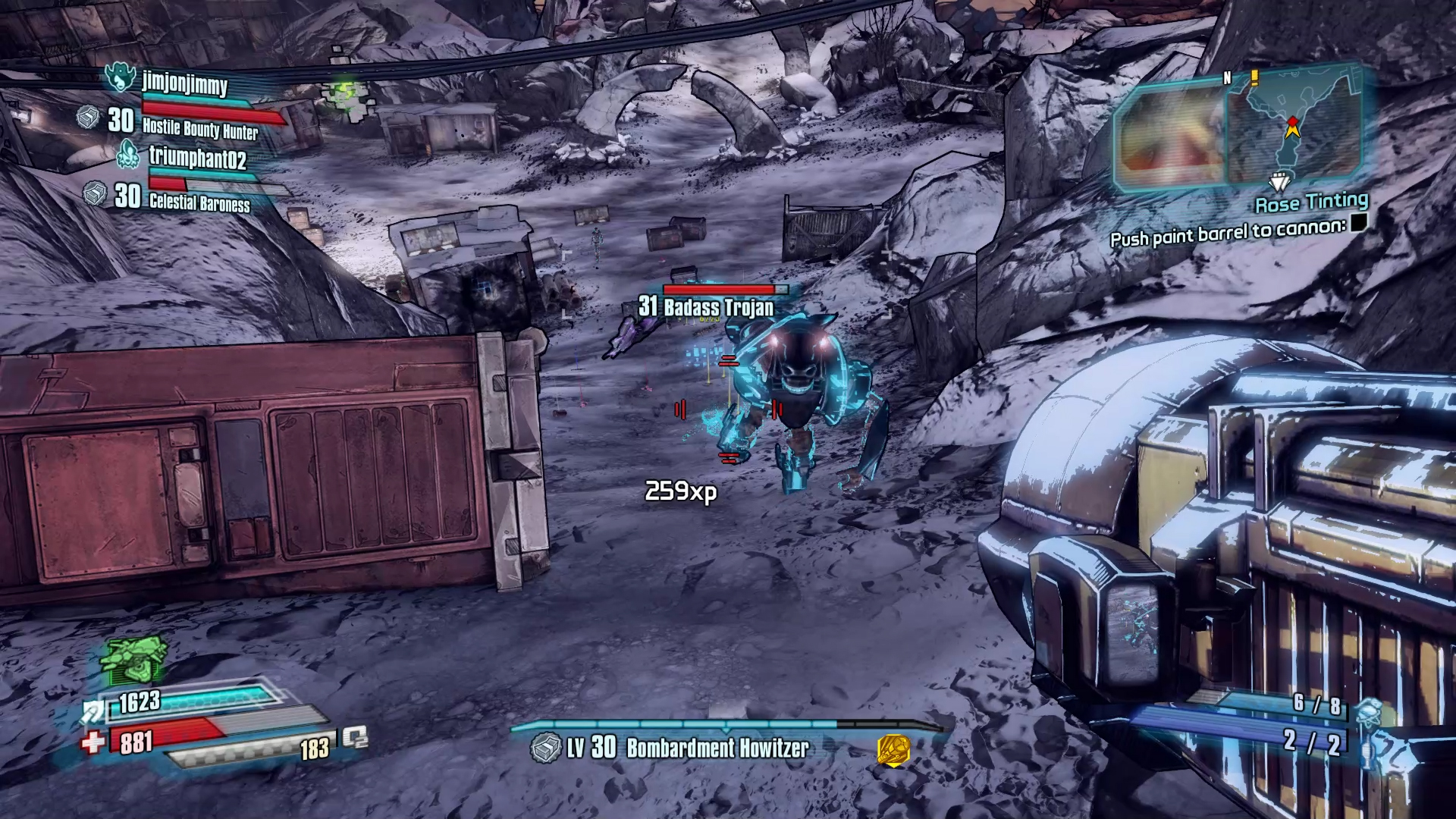This screenshot has height=819, width=1456.
Task: Click the Rose Tinting diamond waypoint icon
Action: pos(1279,183)
